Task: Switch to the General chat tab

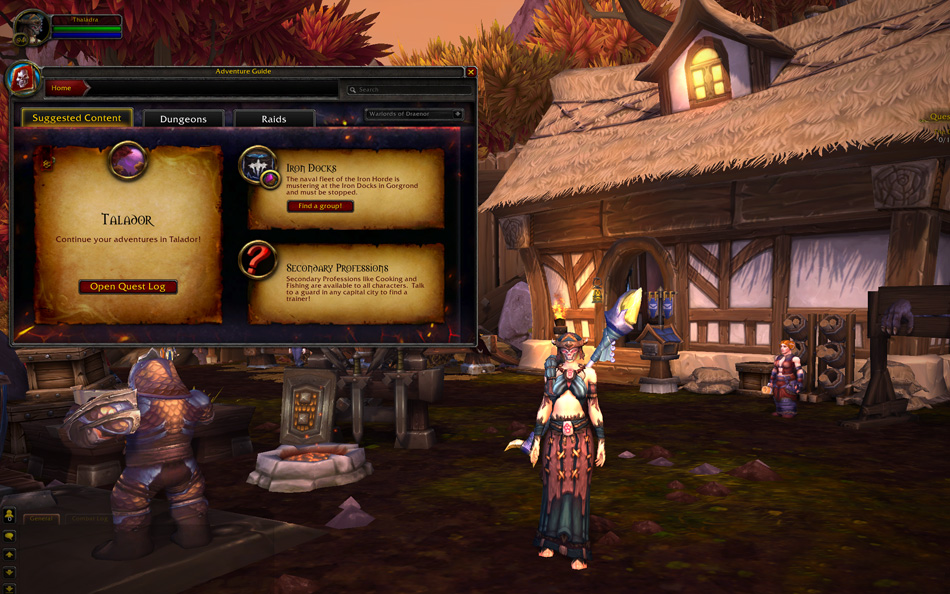Action: click(42, 519)
